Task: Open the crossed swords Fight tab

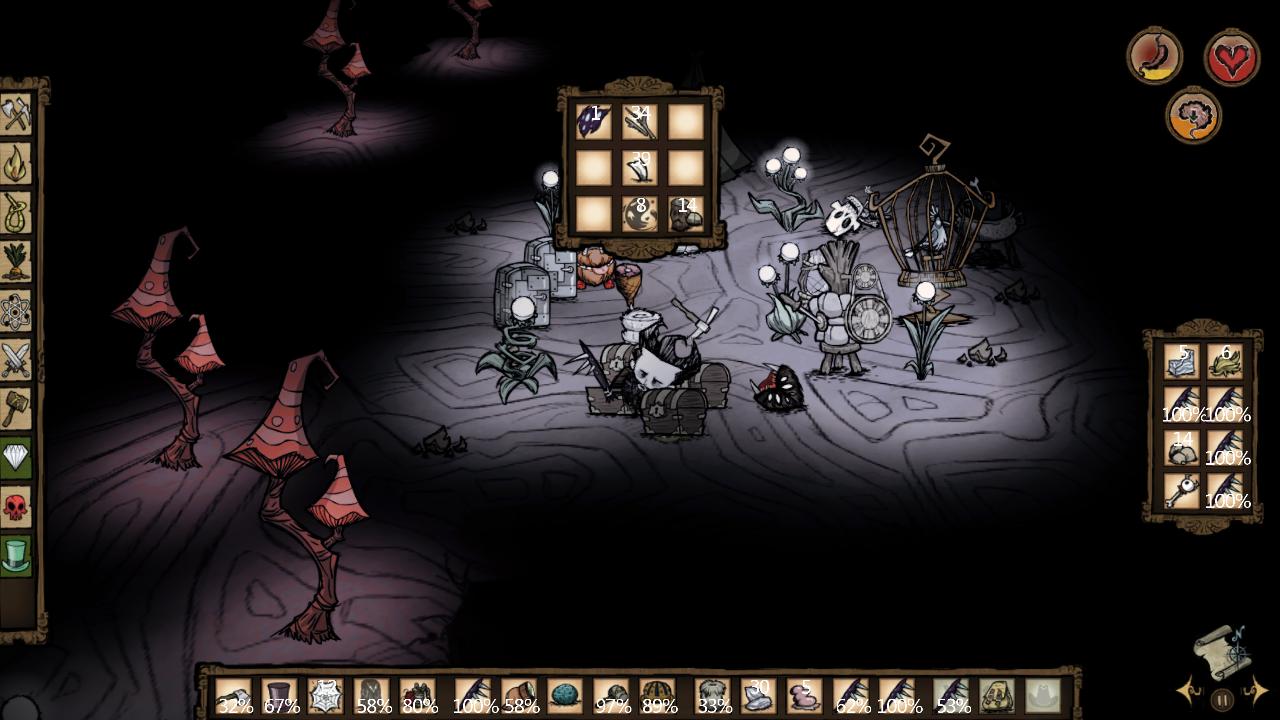Action: point(17,360)
